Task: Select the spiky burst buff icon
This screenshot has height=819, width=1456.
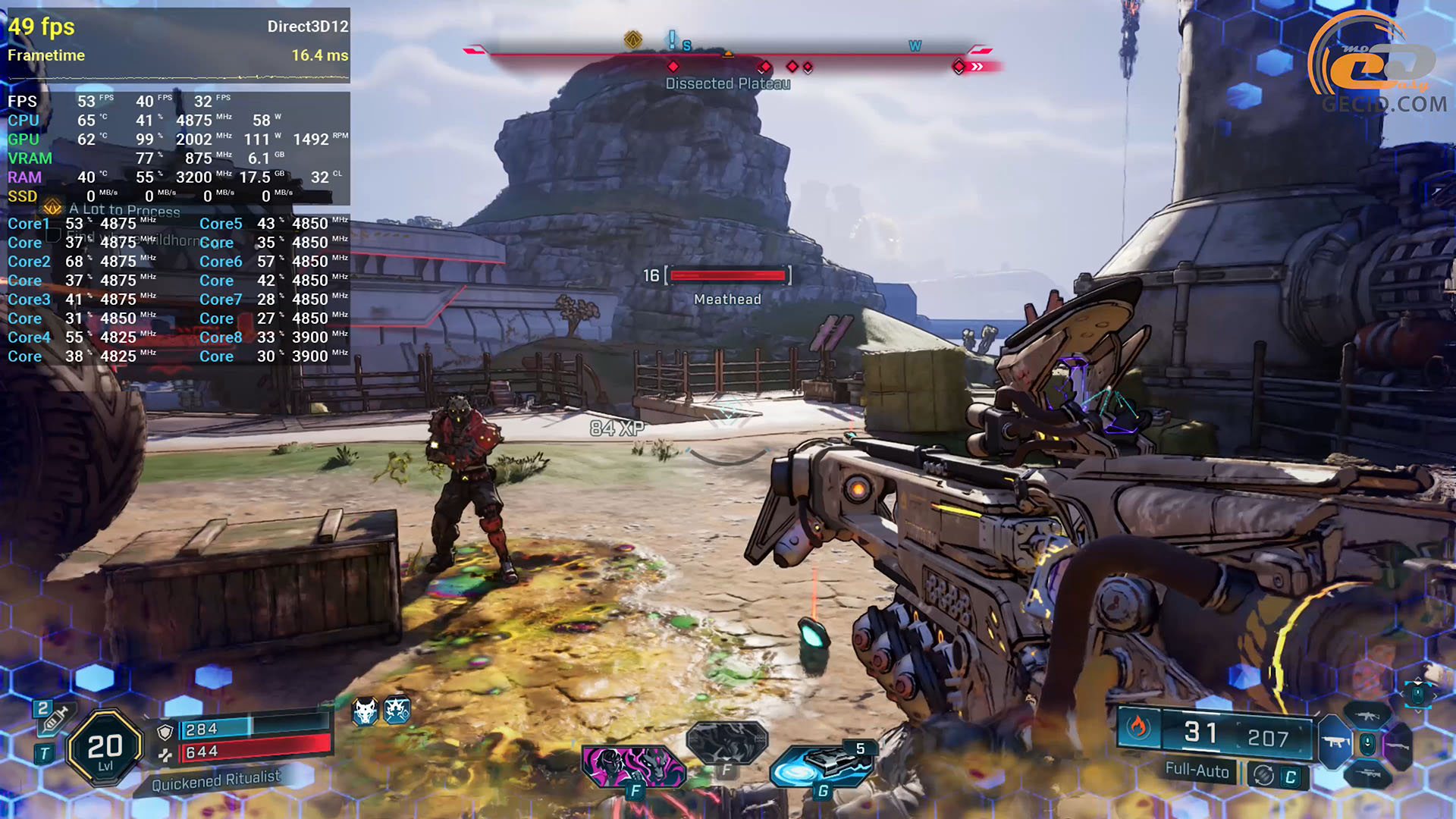Action: pos(397,711)
